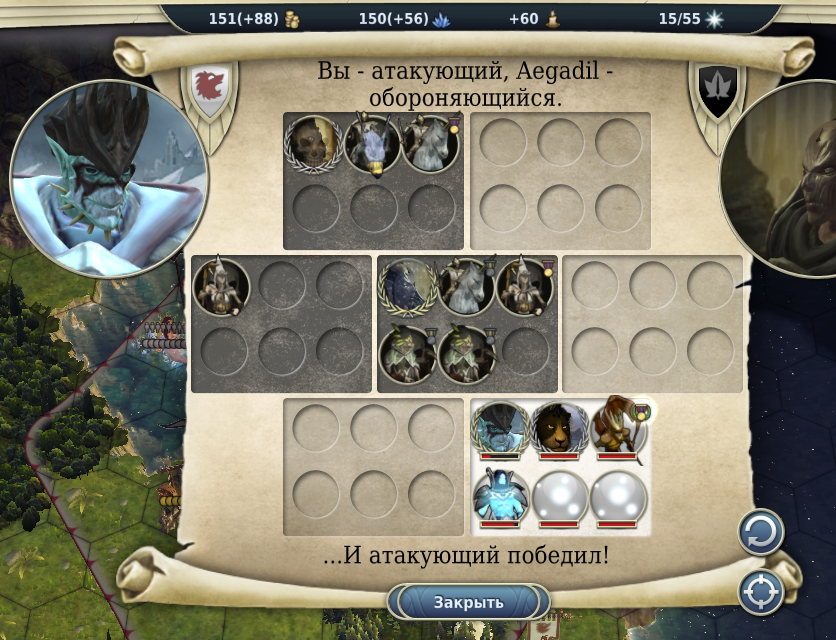
Task: Select the lion-headed unit in the winning army
Action: point(559,430)
